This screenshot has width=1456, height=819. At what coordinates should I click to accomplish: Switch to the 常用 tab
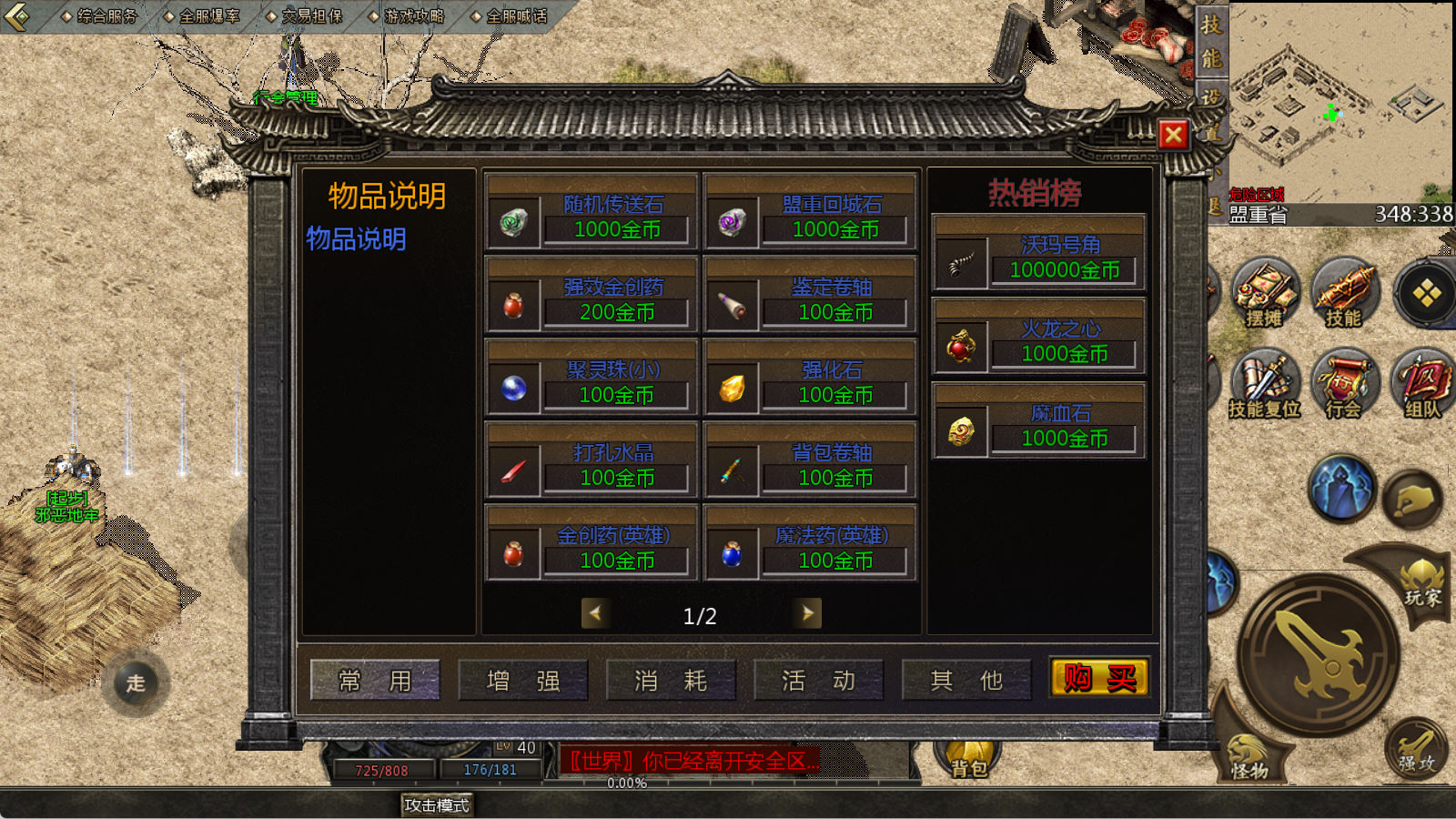pyautogui.click(x=375, y=680)
